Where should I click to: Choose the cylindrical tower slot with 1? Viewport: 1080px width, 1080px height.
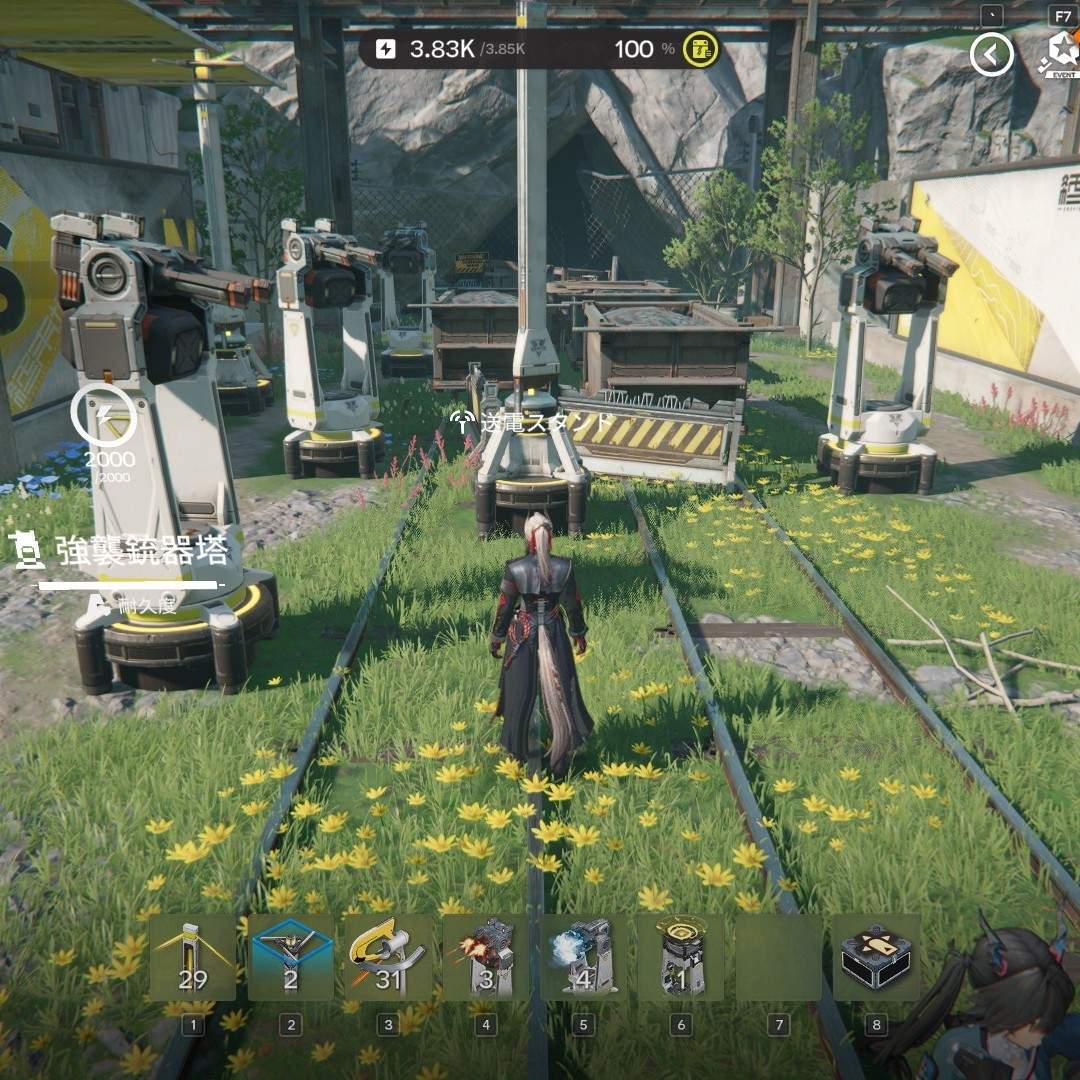(680, 957)
